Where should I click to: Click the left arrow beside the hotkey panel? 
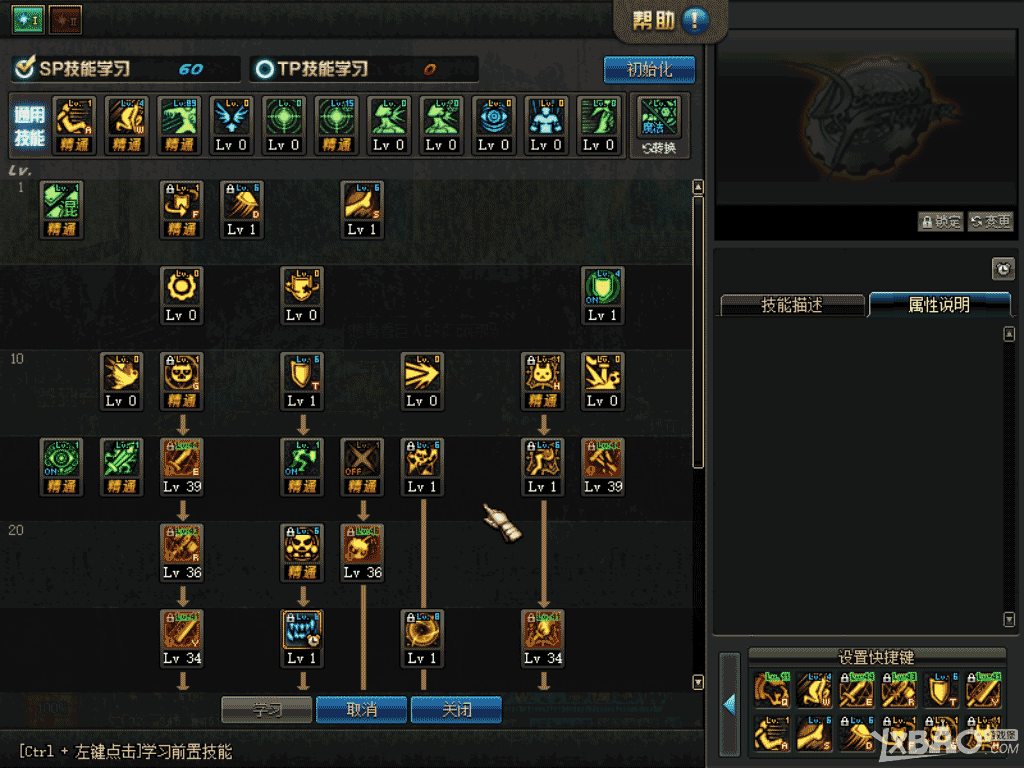[x=730, y=704]
